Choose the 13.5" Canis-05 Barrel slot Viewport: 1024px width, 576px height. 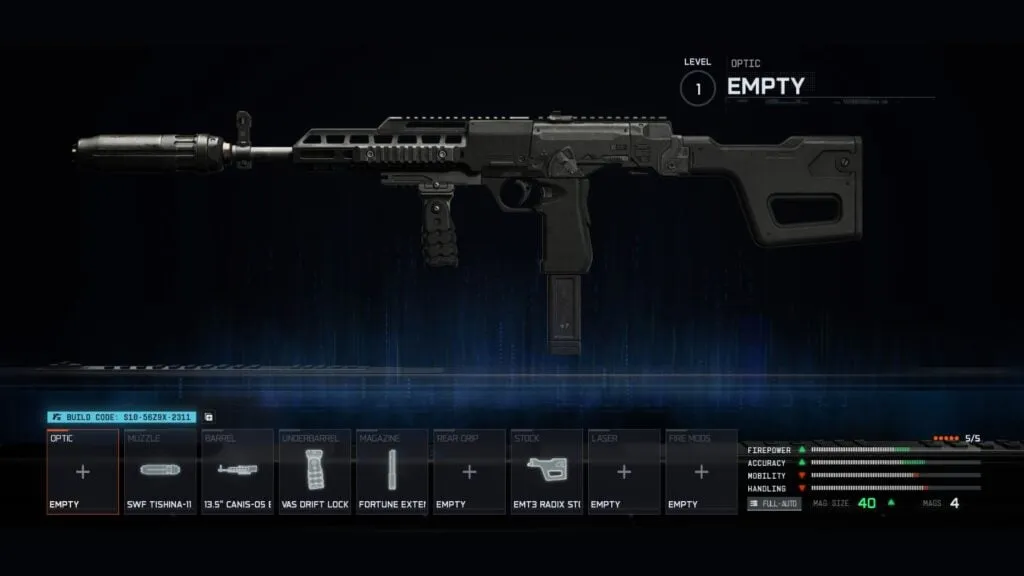[237, 472]
